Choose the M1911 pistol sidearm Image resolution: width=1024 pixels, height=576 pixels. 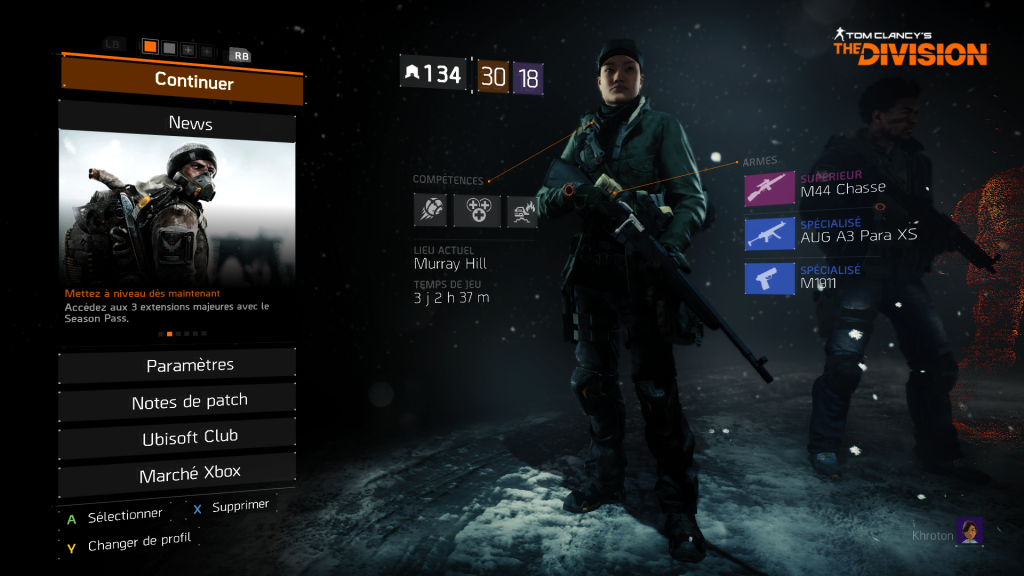(x=770, y=278)
